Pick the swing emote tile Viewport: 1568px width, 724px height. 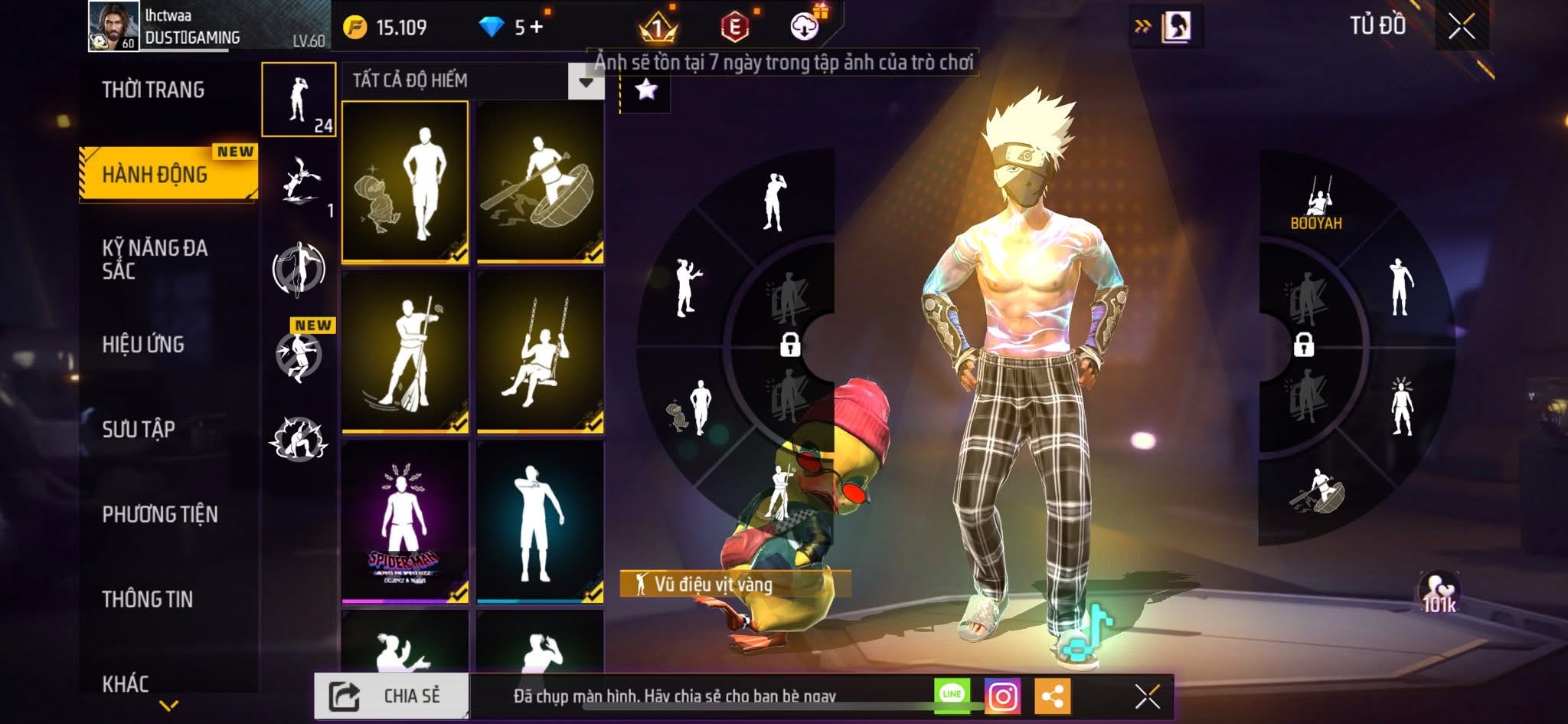point(540,352)
